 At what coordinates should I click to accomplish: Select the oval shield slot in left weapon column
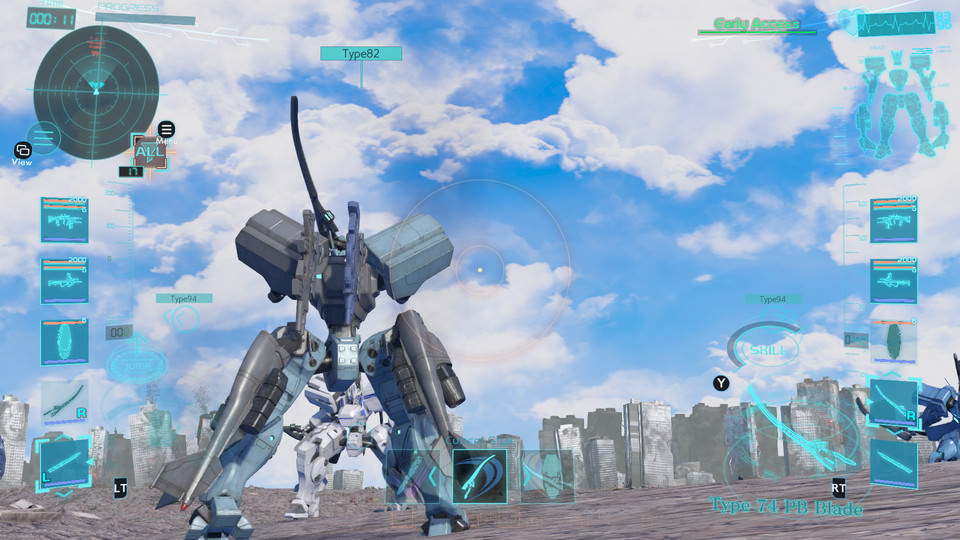(x=64, y=342)
